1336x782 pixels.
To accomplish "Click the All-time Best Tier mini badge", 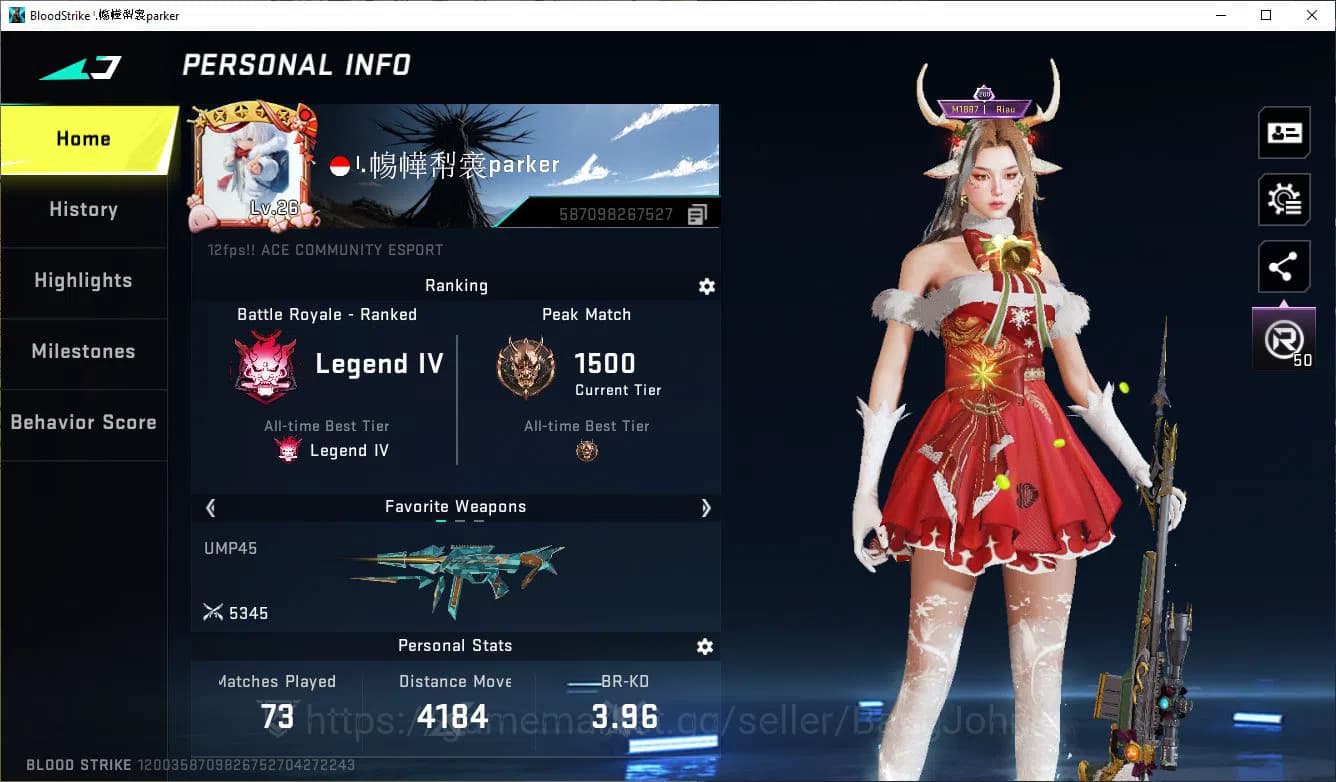I will pyautogui.click(x=288, y=449).
